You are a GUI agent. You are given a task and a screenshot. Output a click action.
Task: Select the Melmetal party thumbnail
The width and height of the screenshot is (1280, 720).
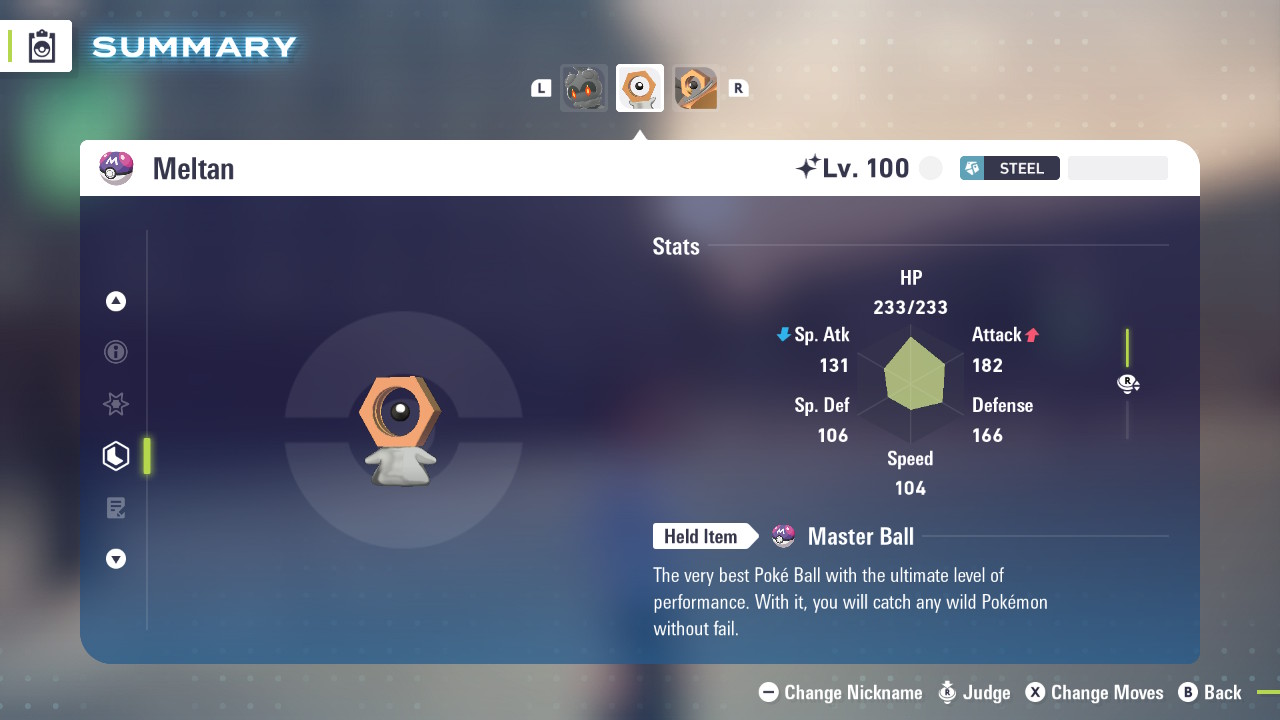[696, 87]
